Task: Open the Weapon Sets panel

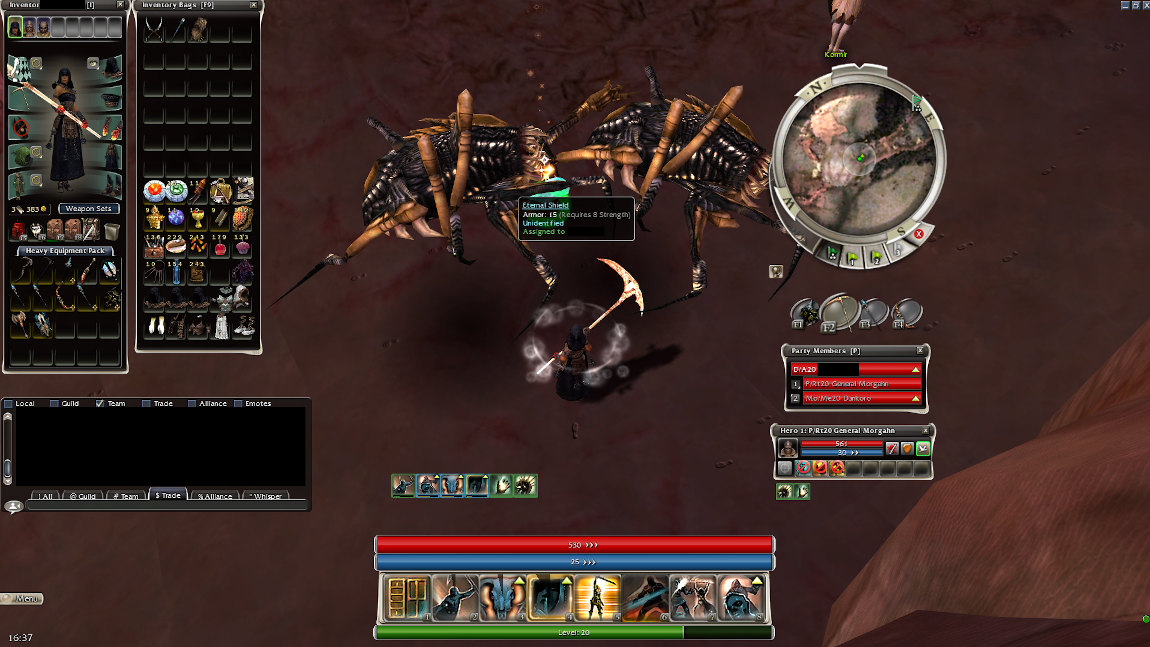Action: click(89, 208)
